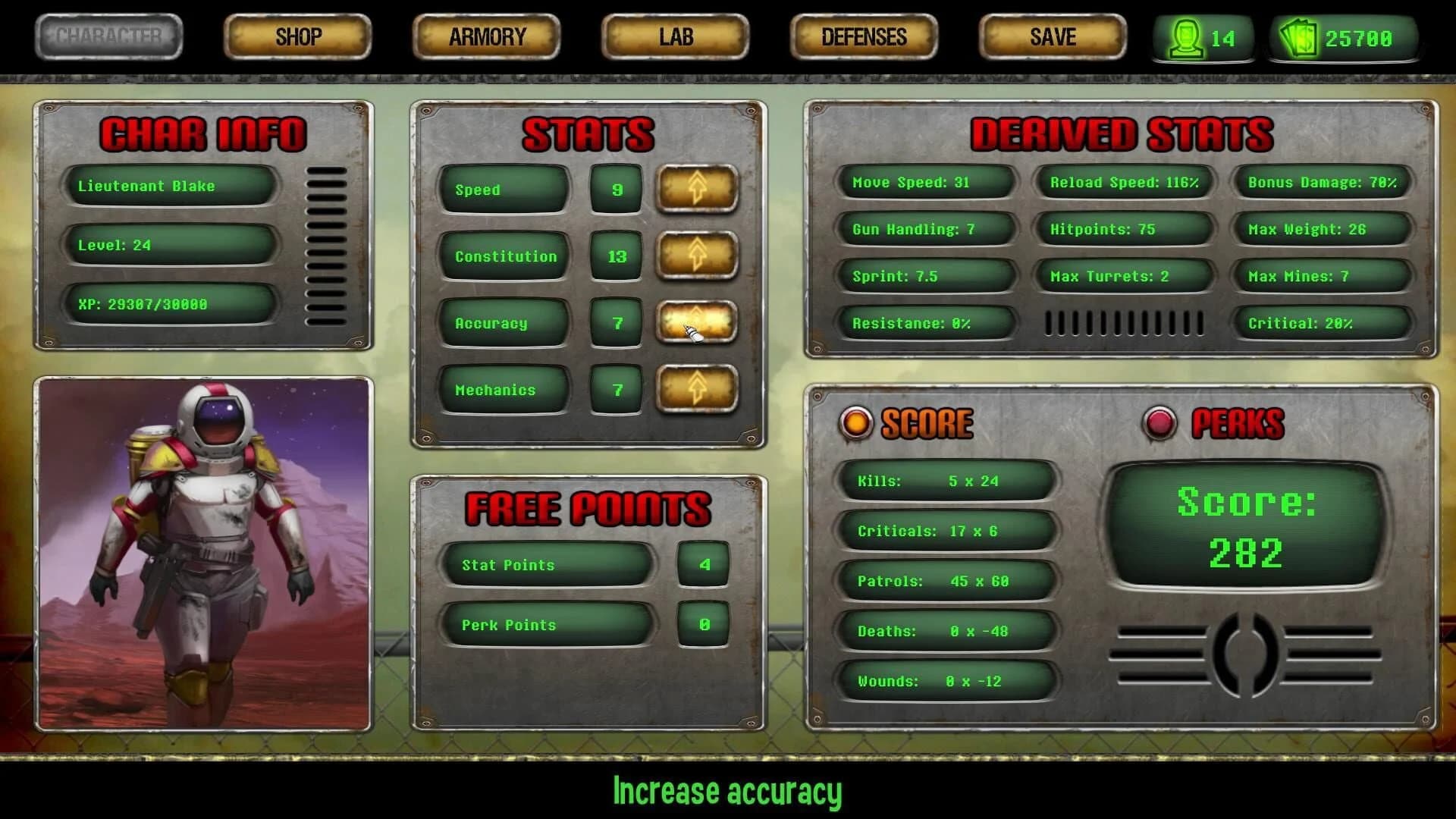Open the Defenses menu
Image resolution: width=1456 pixels, height=819 pixels.
tap(863, 36)
